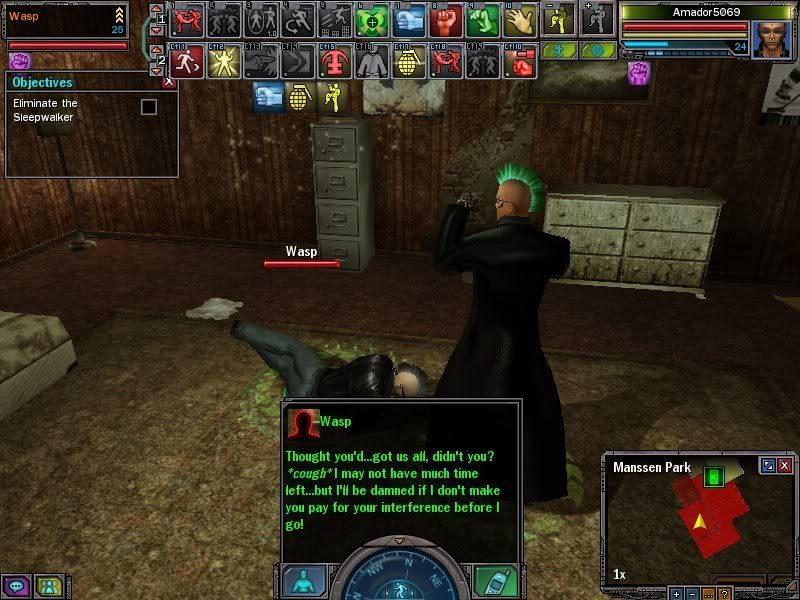Toggle the minimap's resize button

[768, 466]
